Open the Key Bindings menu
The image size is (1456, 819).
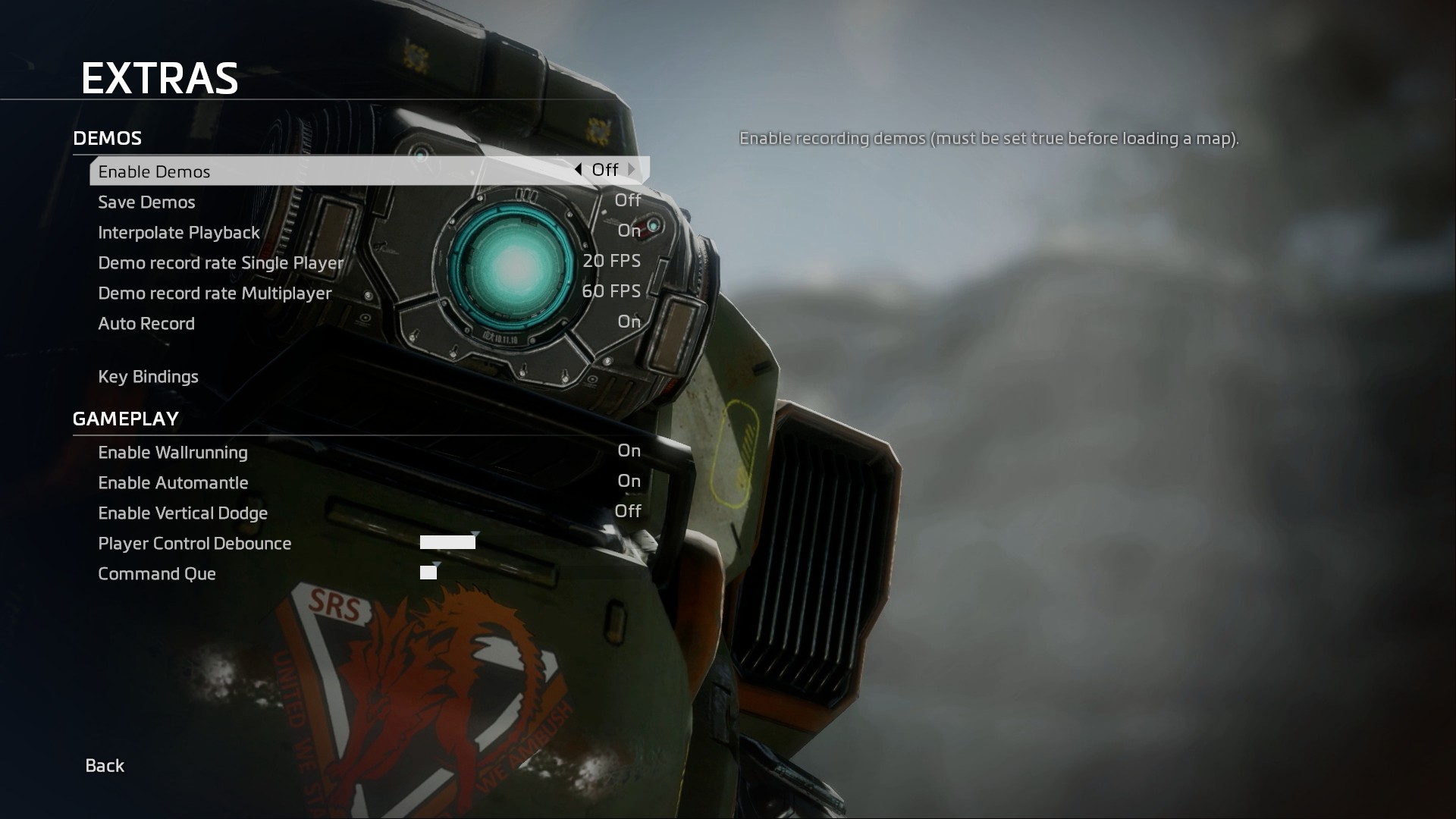[x=148, y=377]
